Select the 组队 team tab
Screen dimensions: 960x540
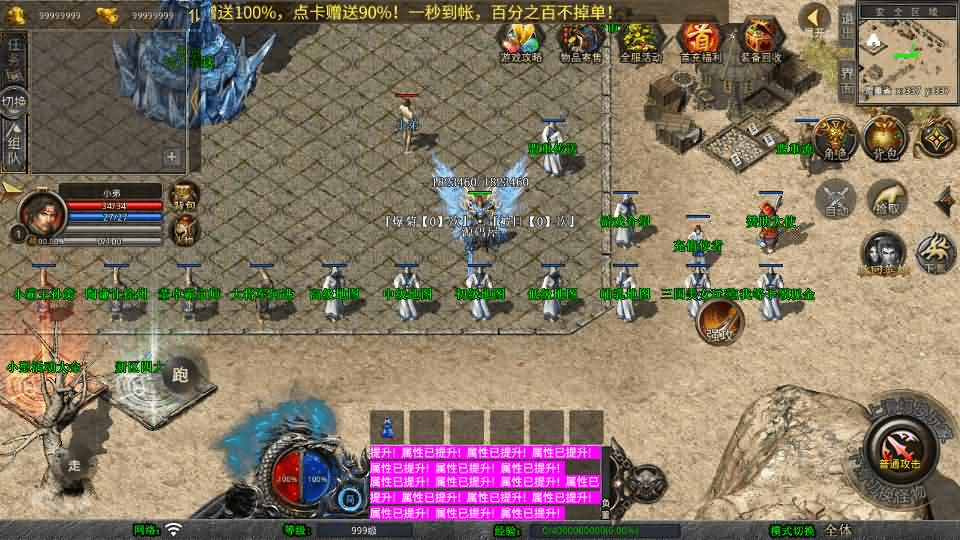click(14, 143)
